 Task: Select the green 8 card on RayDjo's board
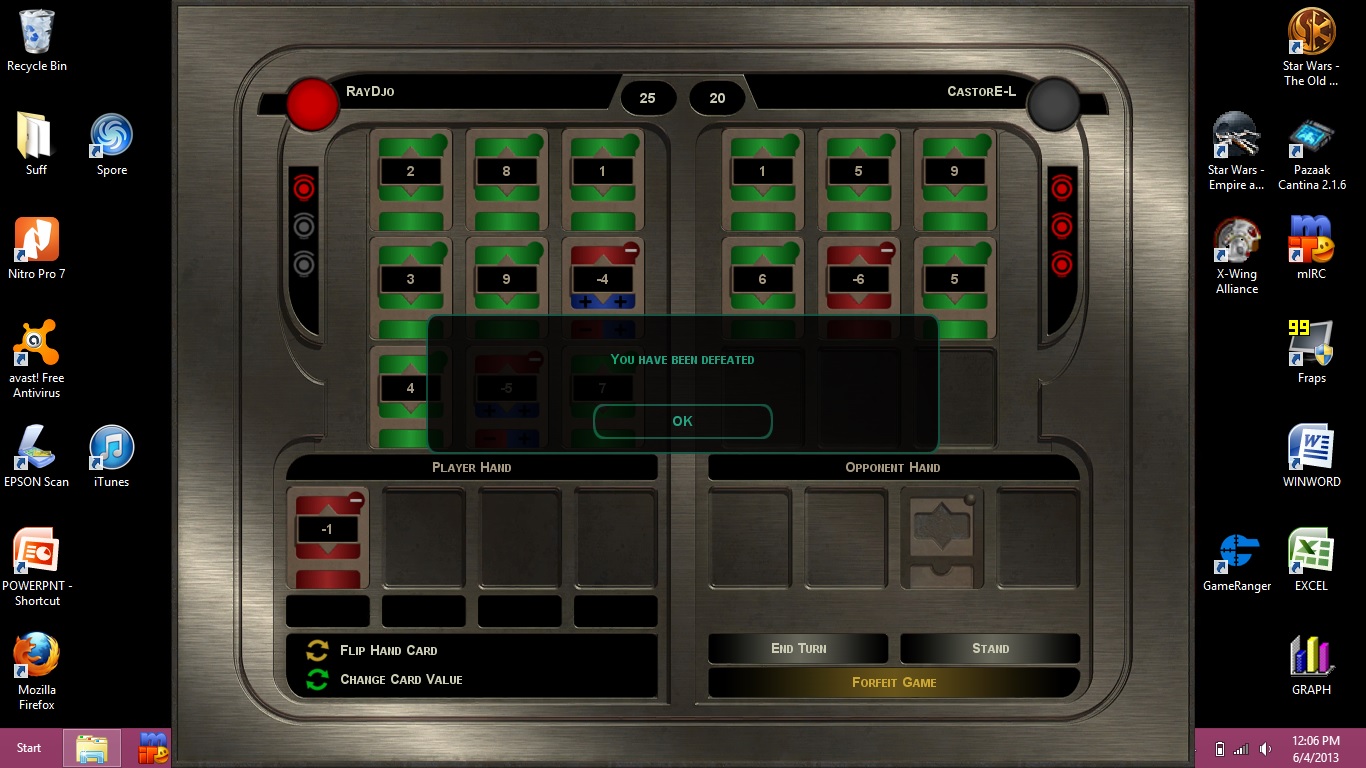click(506, 179)
